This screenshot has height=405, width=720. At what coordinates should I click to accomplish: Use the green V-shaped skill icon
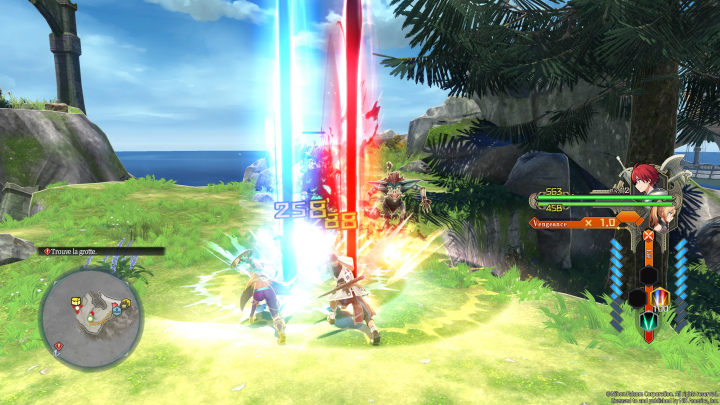648,320
